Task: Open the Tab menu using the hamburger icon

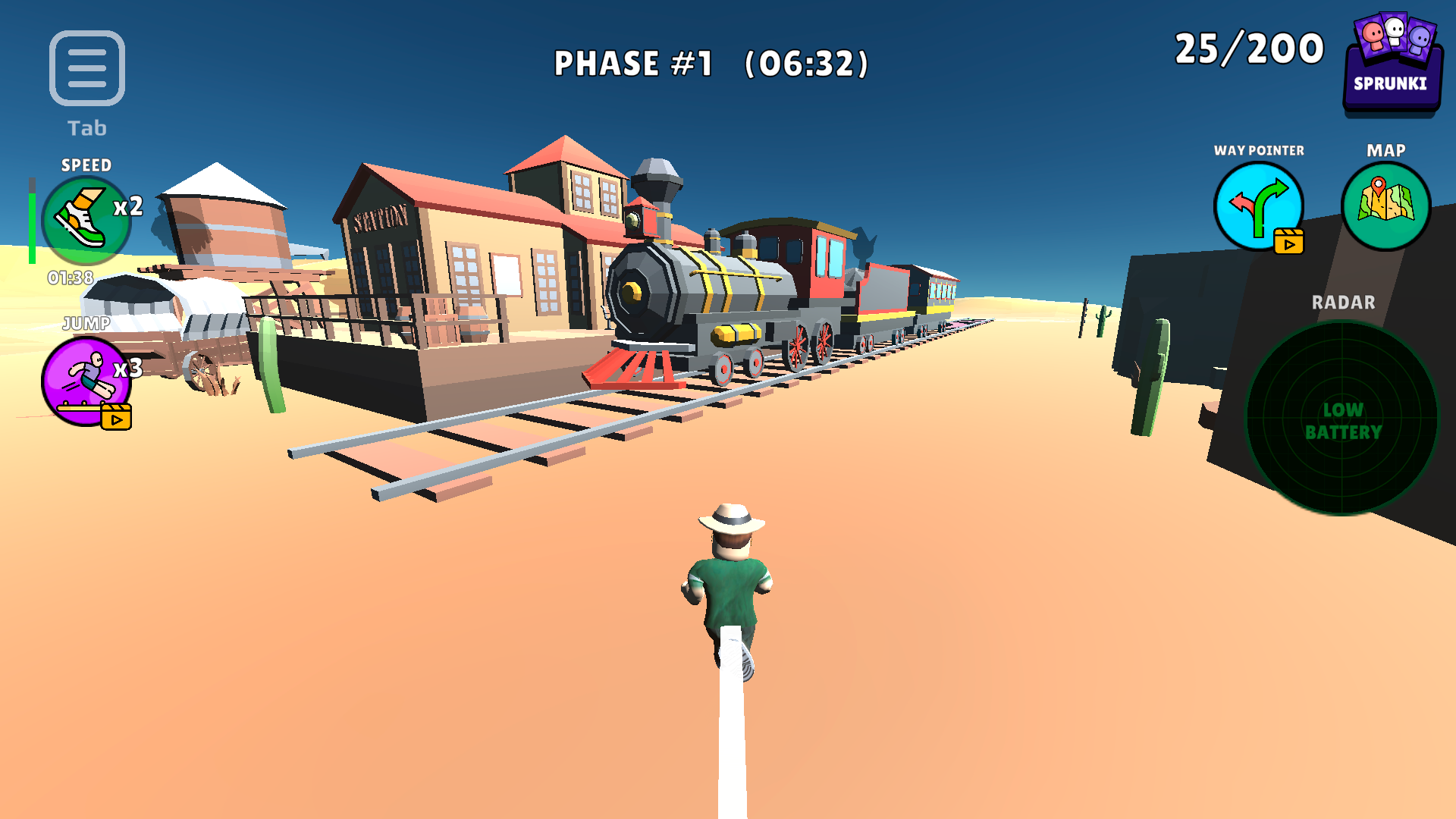Action: pyautogui.click(x=86, y=67)
